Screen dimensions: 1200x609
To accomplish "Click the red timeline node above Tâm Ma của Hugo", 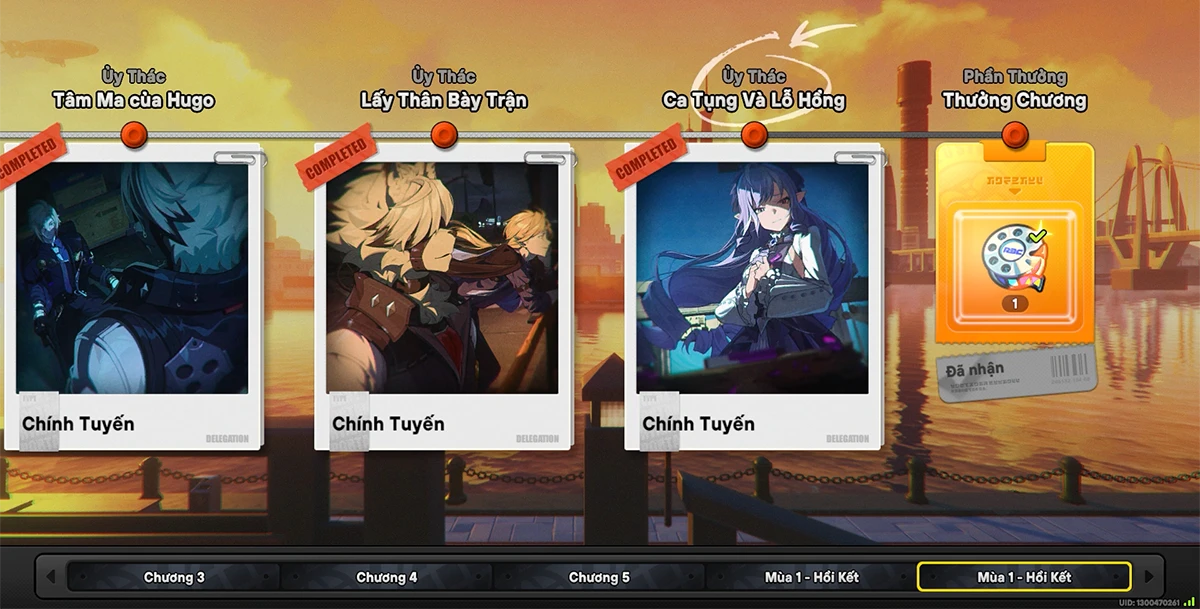I will pos(133,134).
